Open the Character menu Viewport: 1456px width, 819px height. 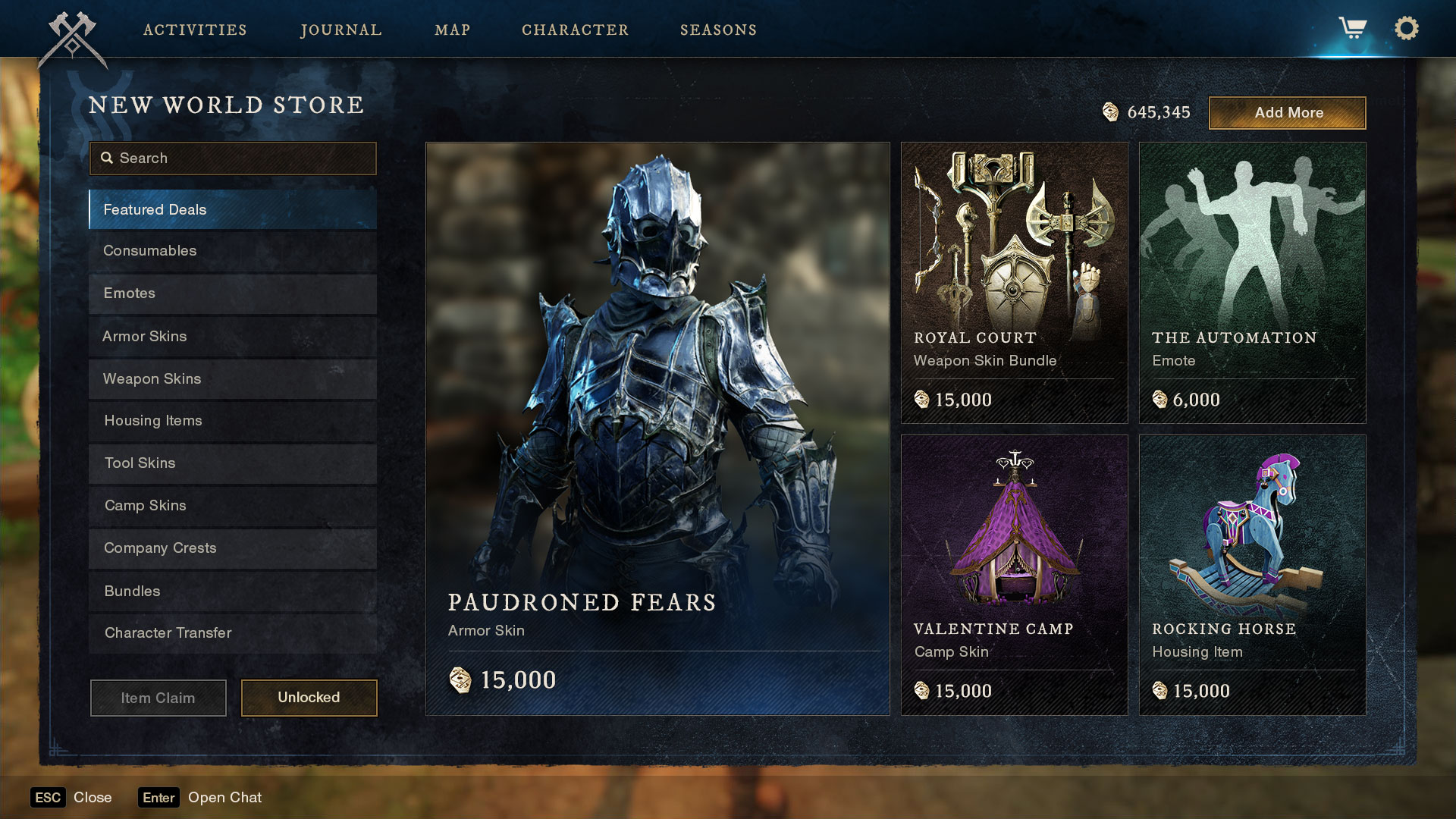575,30
